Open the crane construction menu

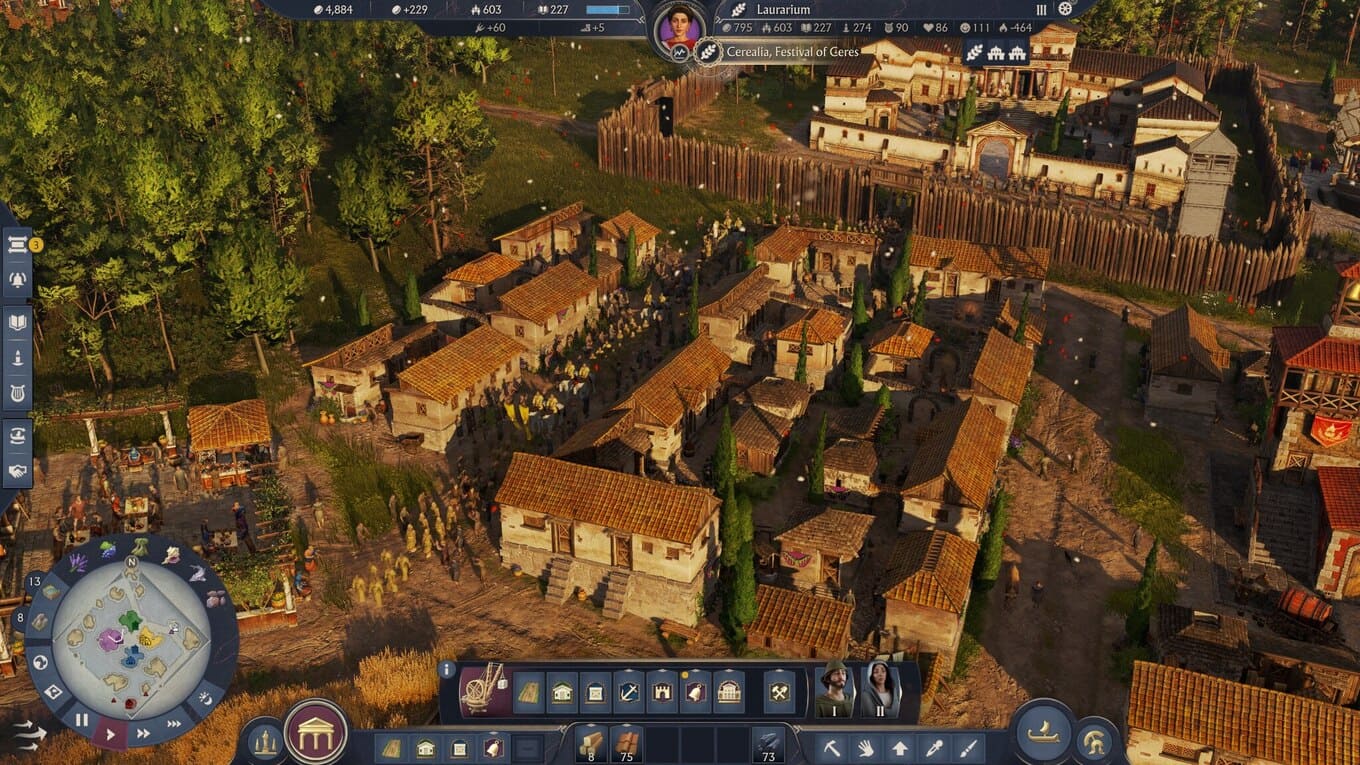point(484,691)
